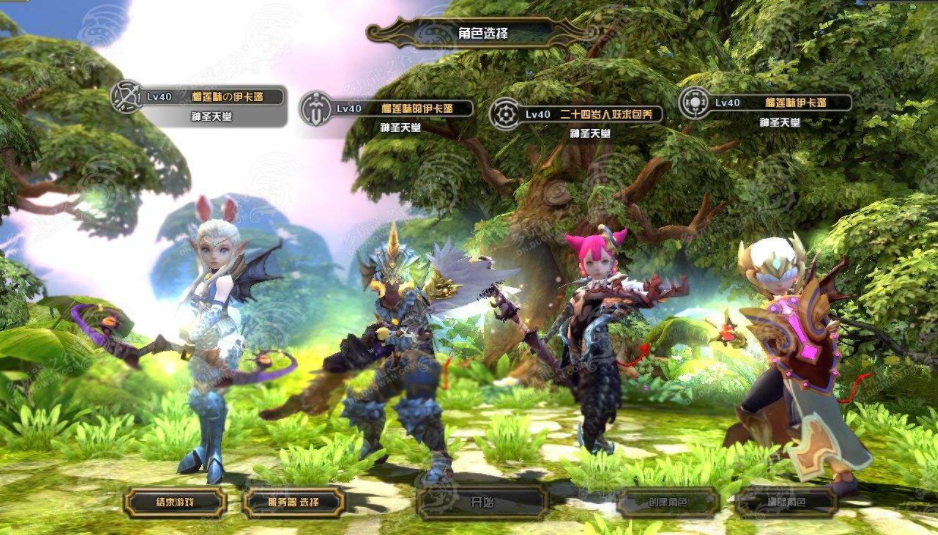This screenshot has width=938, height=535.
Task: Open the 服务器选择 server selection
Action: click(293, 502)
